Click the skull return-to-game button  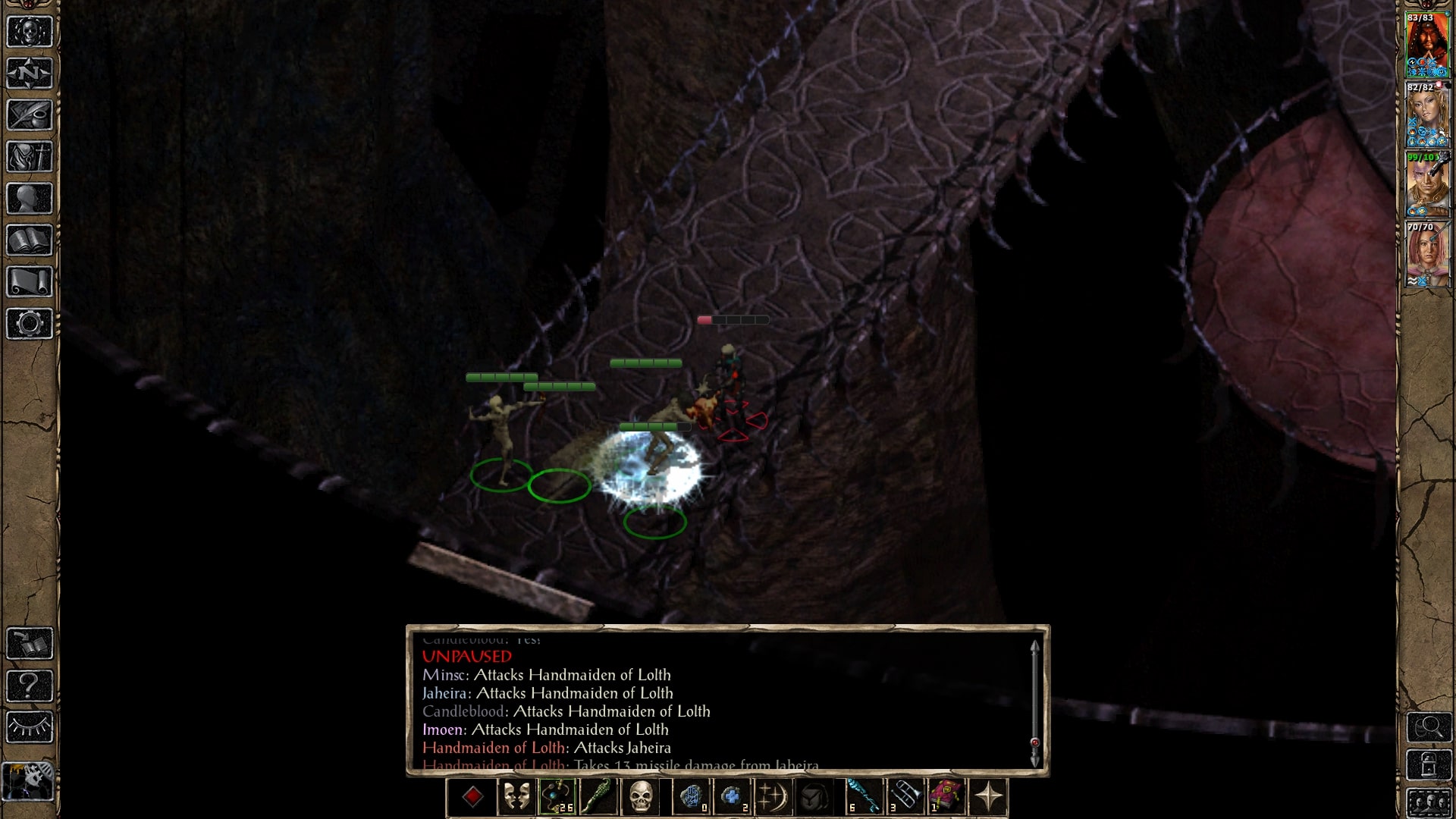[x=30, y=32]
